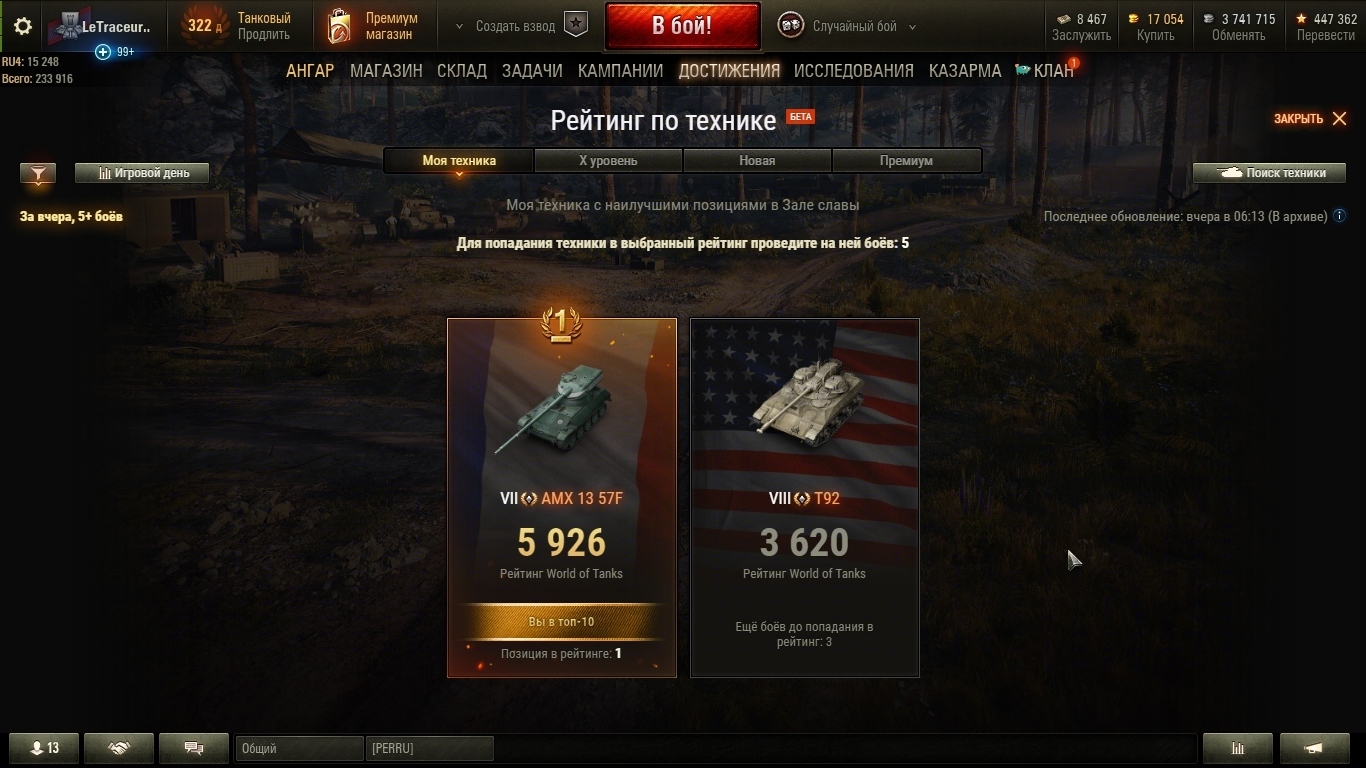Switch to the Новая tab
Viewport: 1366px width, 768px height.
coord(757,160)
